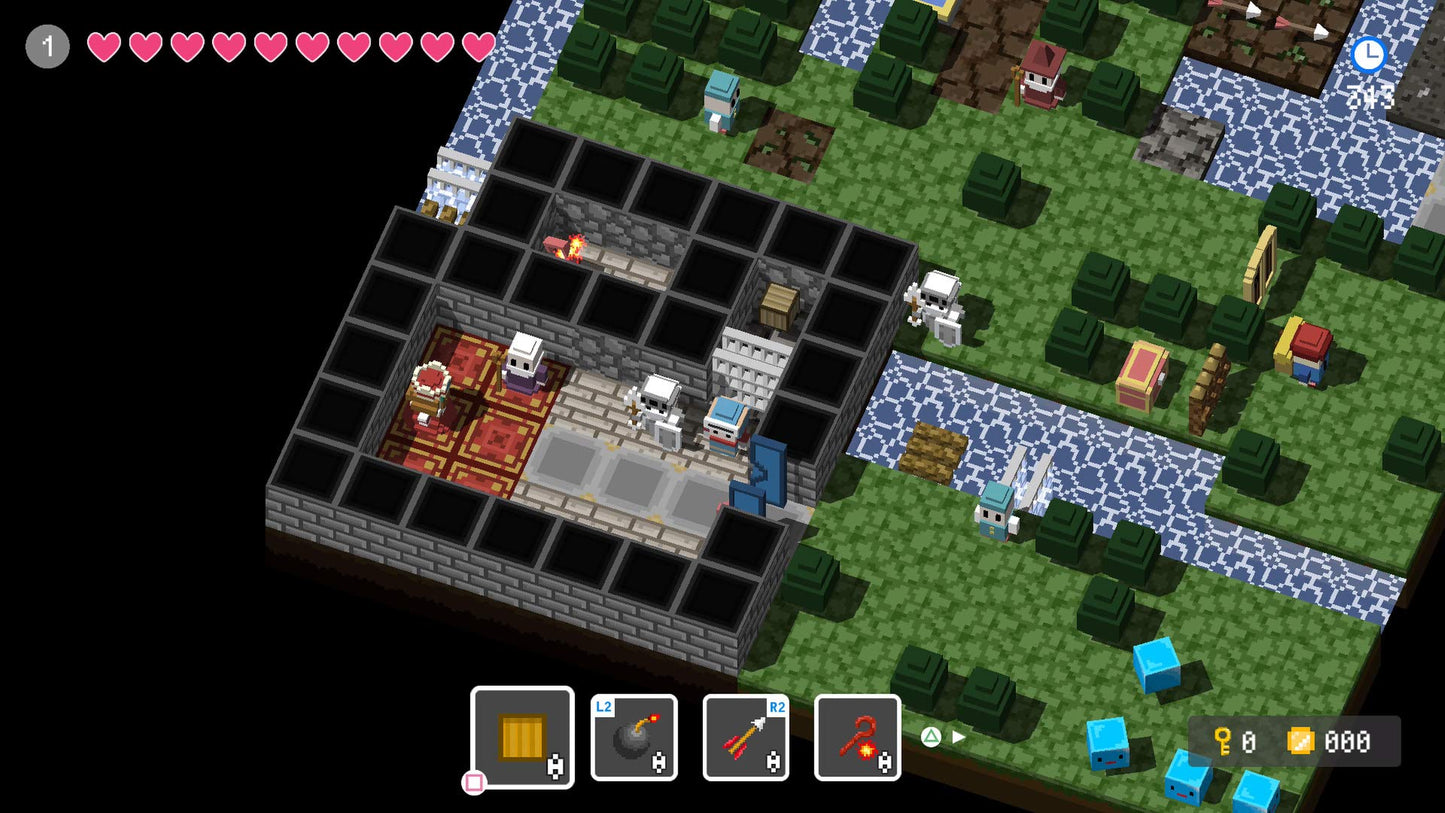This screenshot has height=813, width=1445.
Task: Click the green triangle button prompt
Action: pyautogui.click(x=932, y=736)
